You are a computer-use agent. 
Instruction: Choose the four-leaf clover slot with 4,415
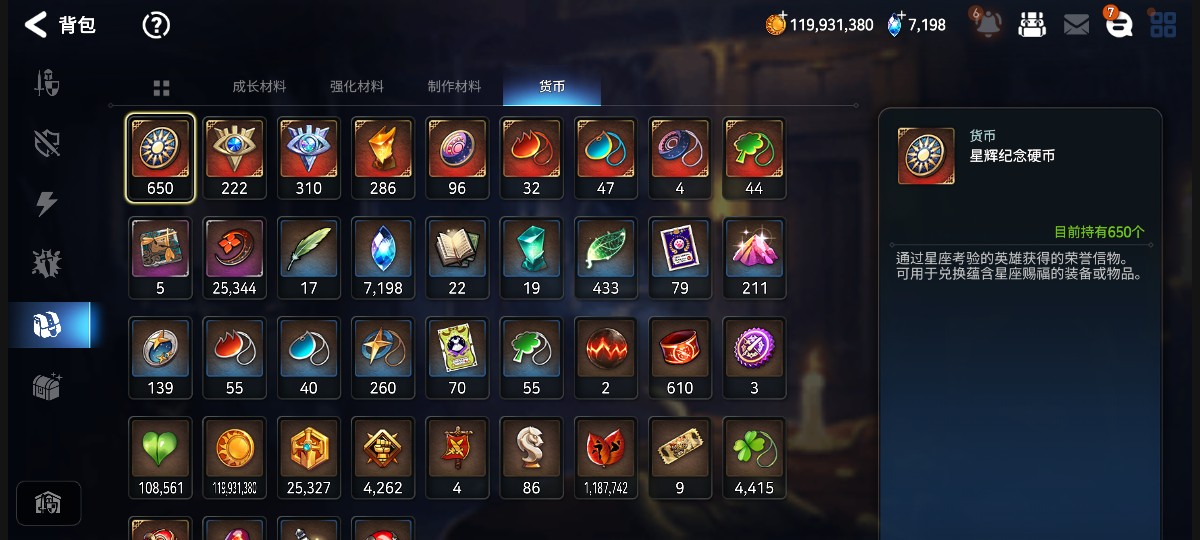(x=754, y=458)
